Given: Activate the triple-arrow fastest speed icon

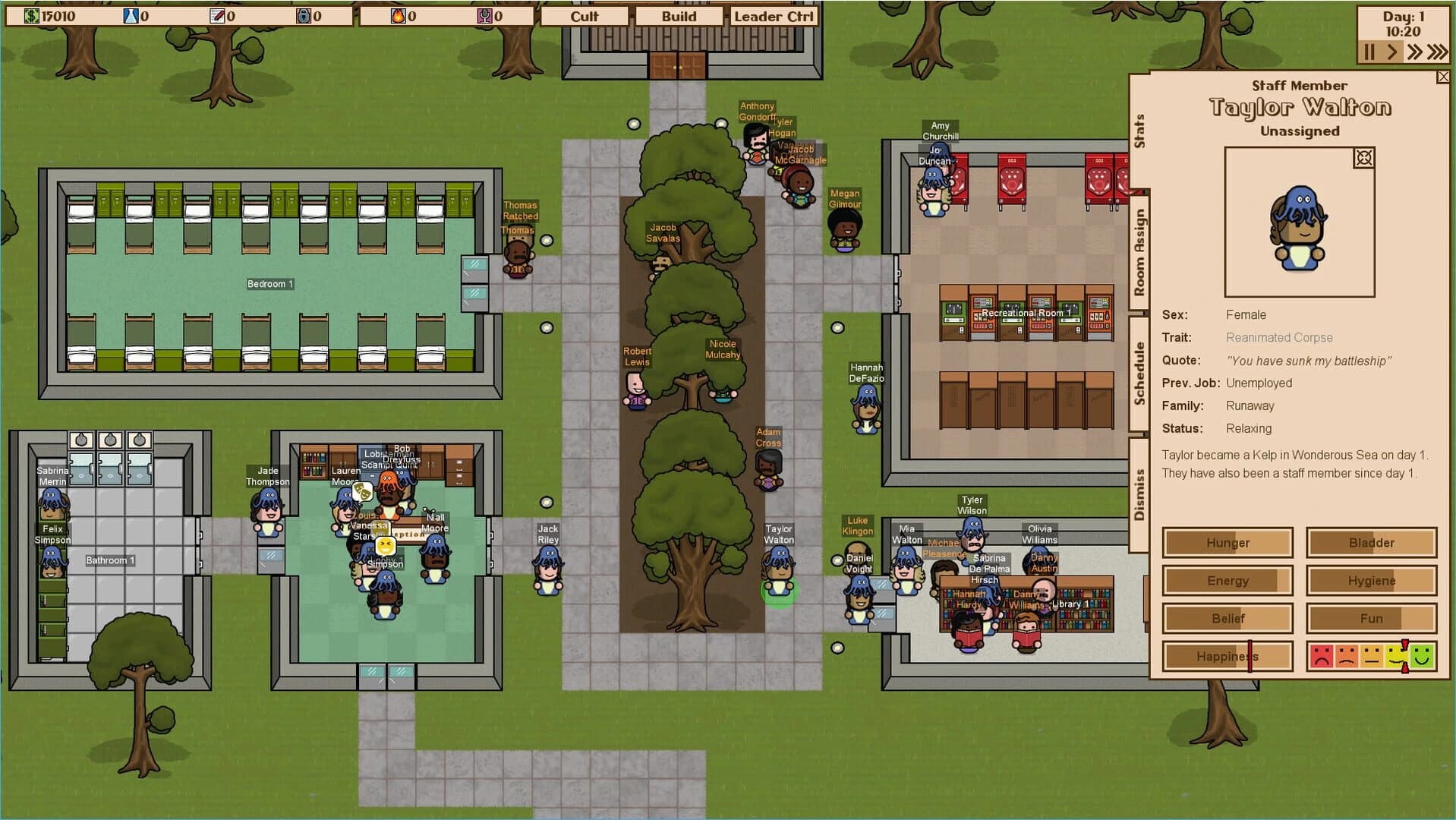Looking at the screenshot, I should tap(1438, 52).
